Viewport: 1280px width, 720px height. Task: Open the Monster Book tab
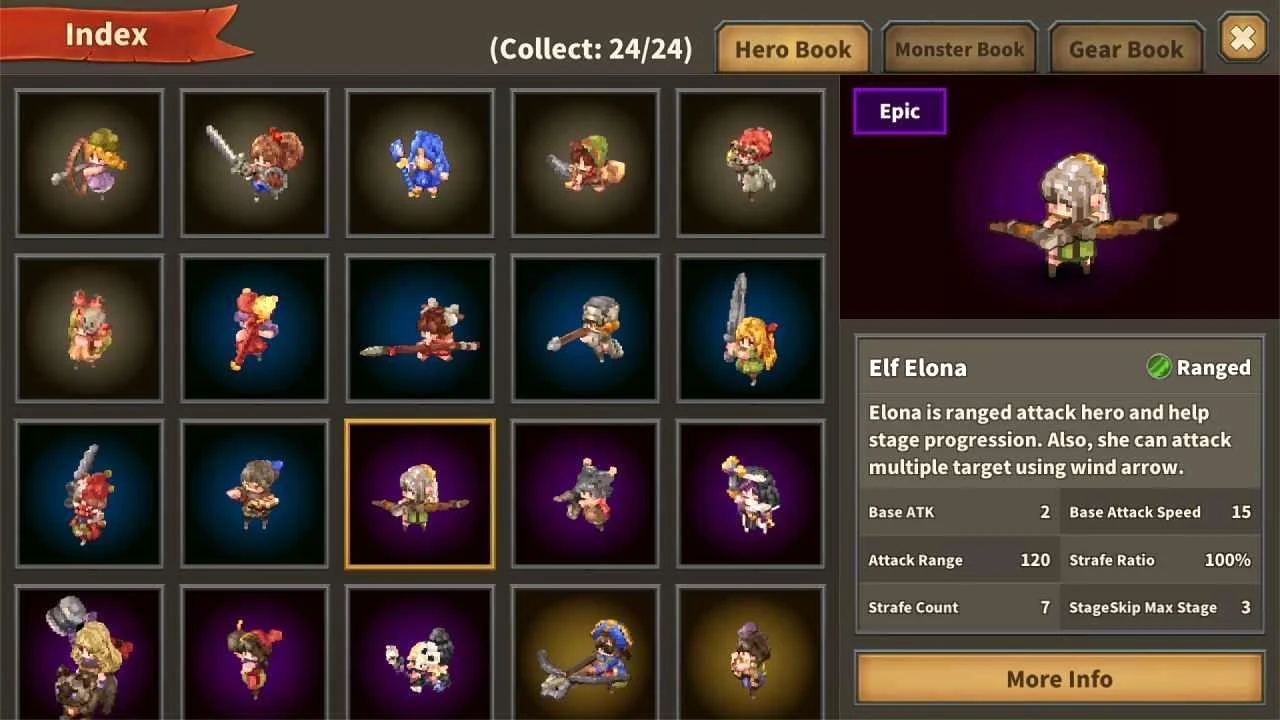(x=959, y=49)
